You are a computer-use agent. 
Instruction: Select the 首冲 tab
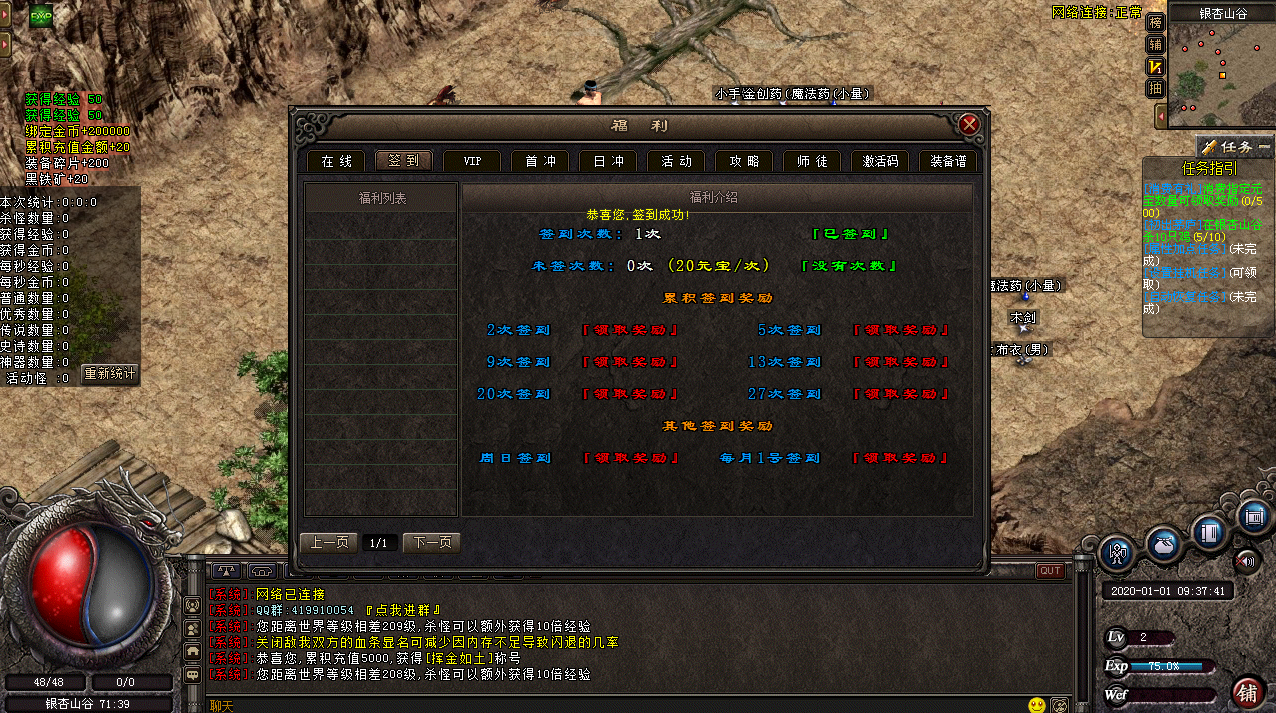point(540,161)
